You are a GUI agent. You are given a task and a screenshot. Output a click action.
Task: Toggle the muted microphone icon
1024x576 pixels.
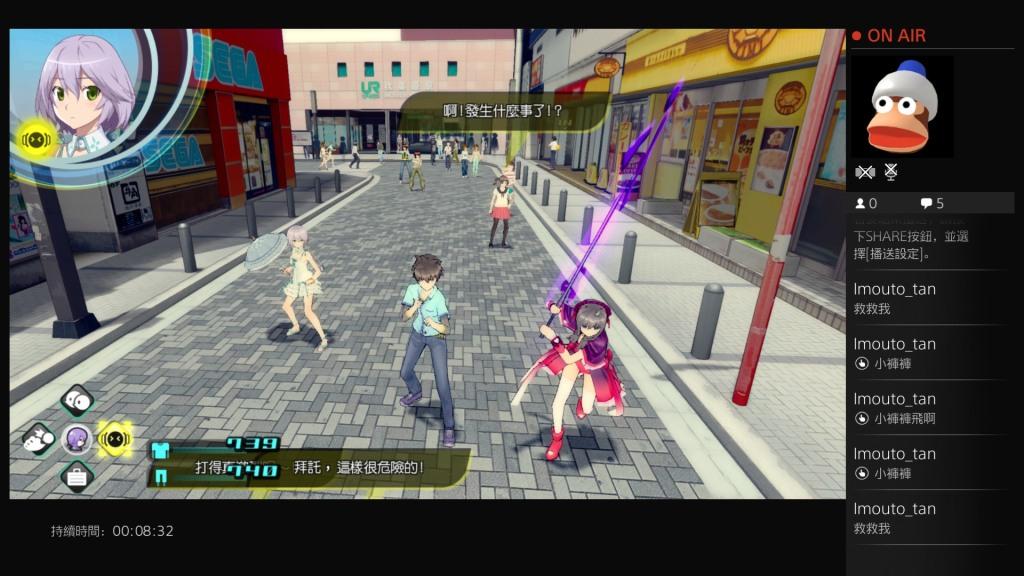pyautogui.click(x=891, y=172)
